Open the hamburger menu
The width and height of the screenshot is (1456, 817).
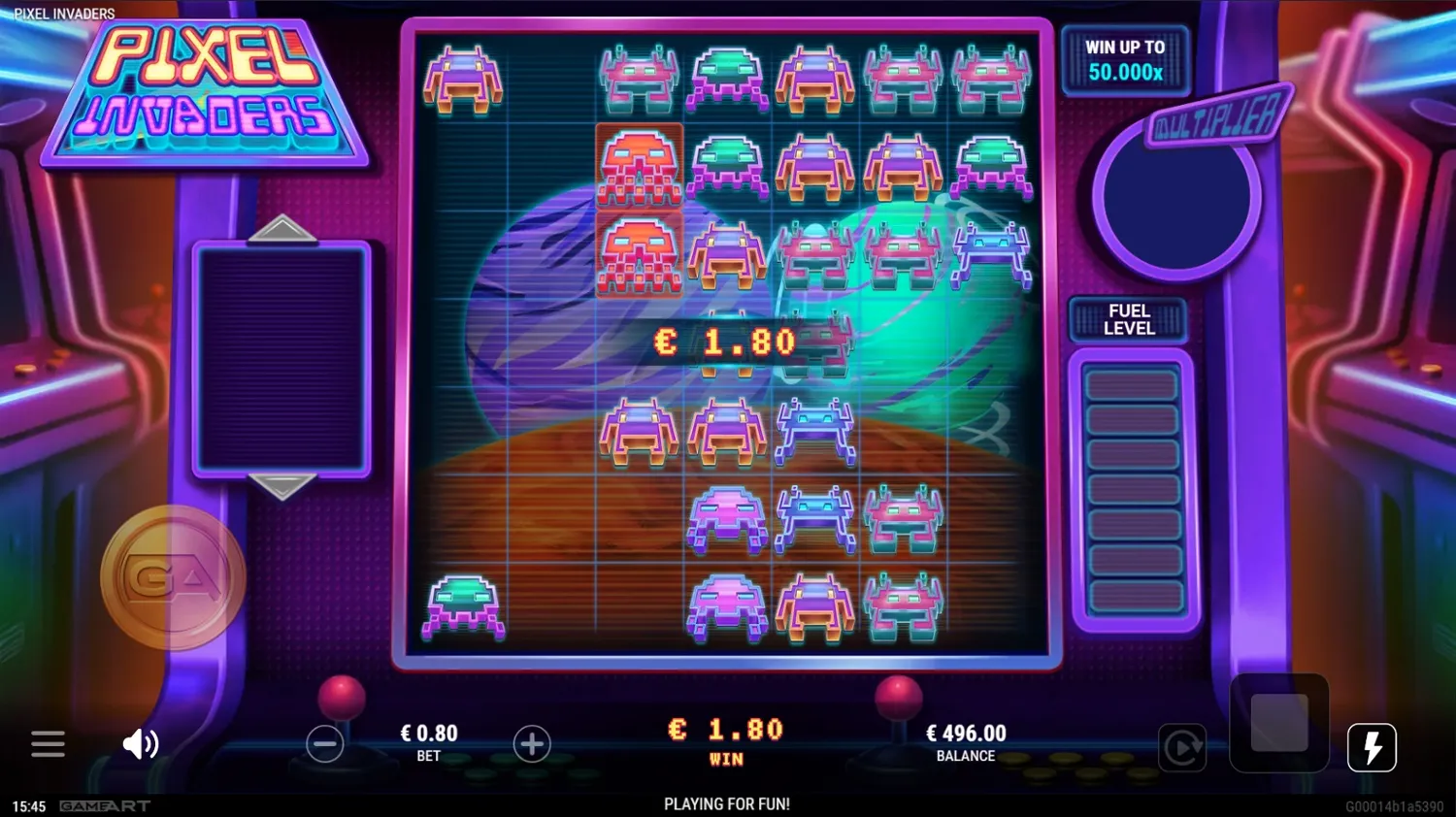[x=48, y=743]
